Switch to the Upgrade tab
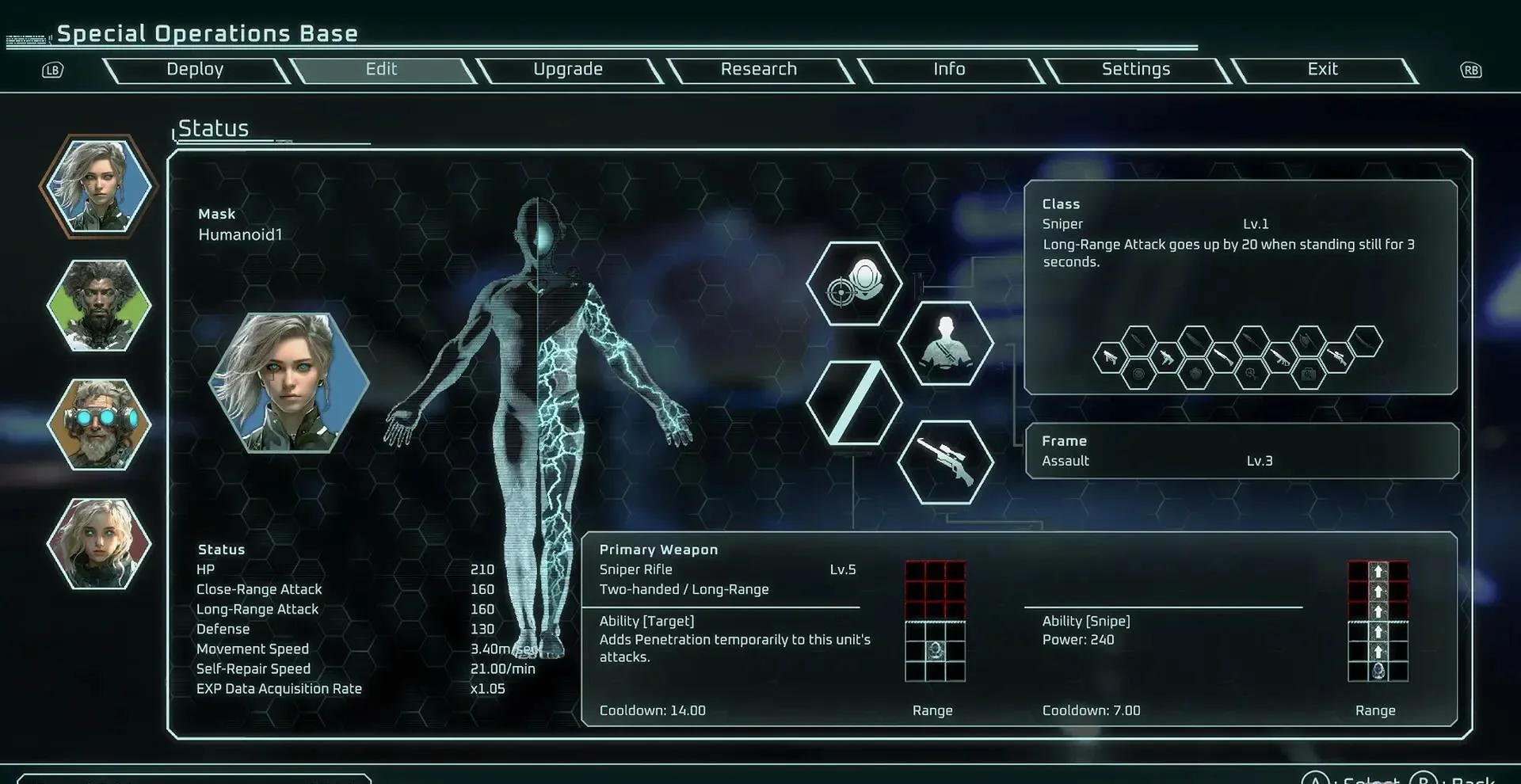 [567, 70]
